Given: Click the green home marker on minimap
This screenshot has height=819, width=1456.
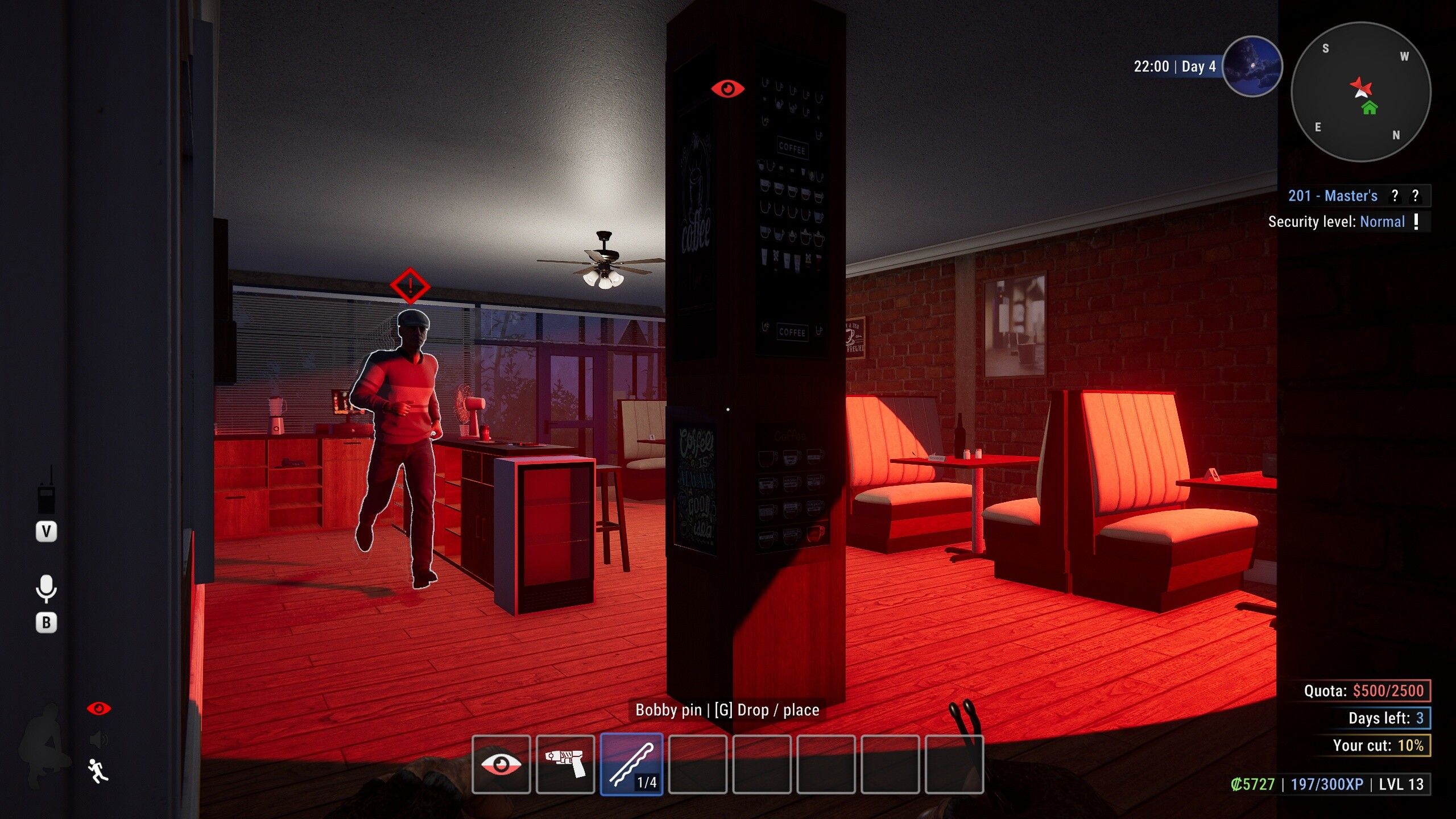Looking at the screenshot, I should pyautogui.click(x=1370, y=107).
